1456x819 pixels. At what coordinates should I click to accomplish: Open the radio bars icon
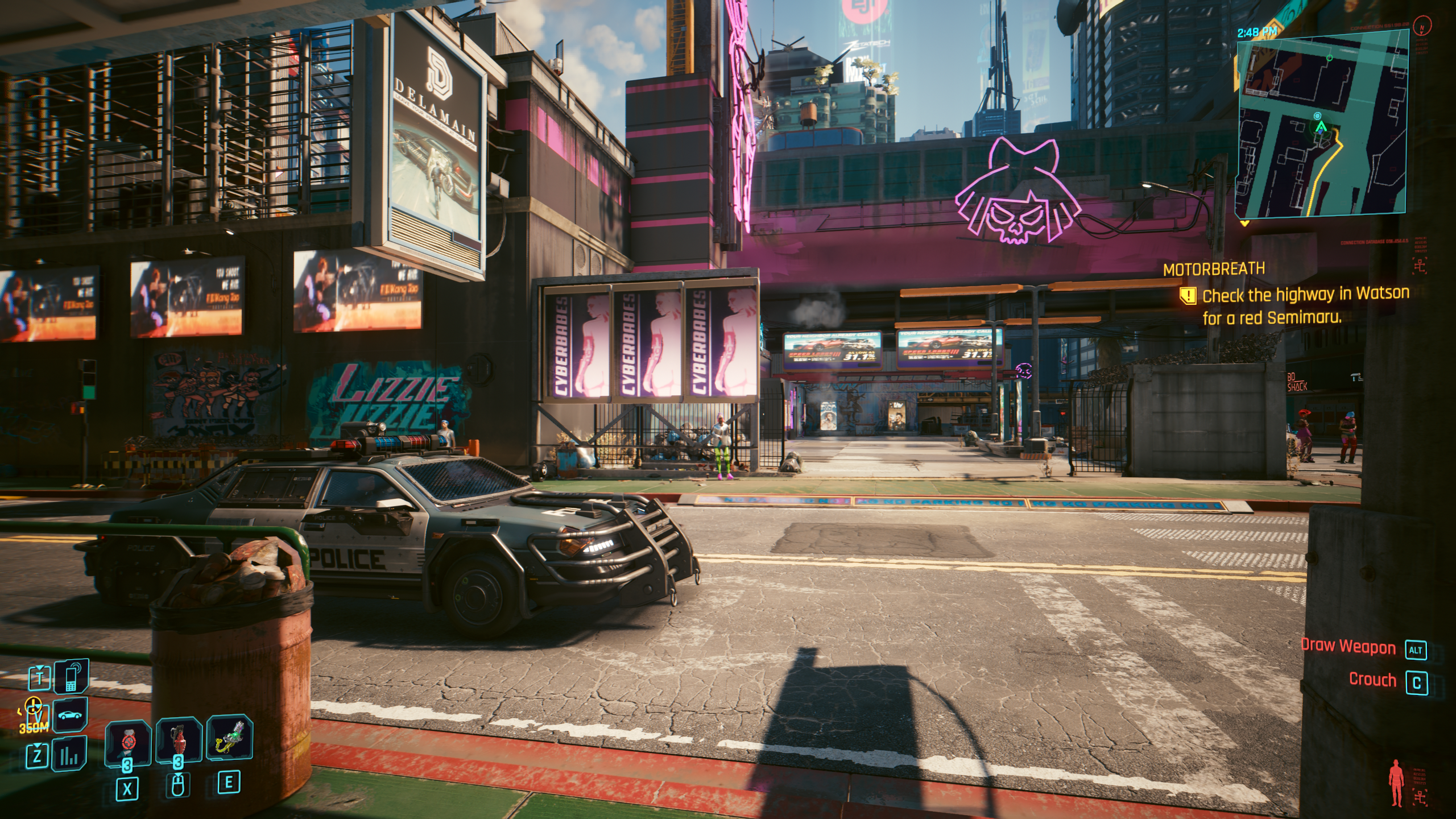coord(71,754)
